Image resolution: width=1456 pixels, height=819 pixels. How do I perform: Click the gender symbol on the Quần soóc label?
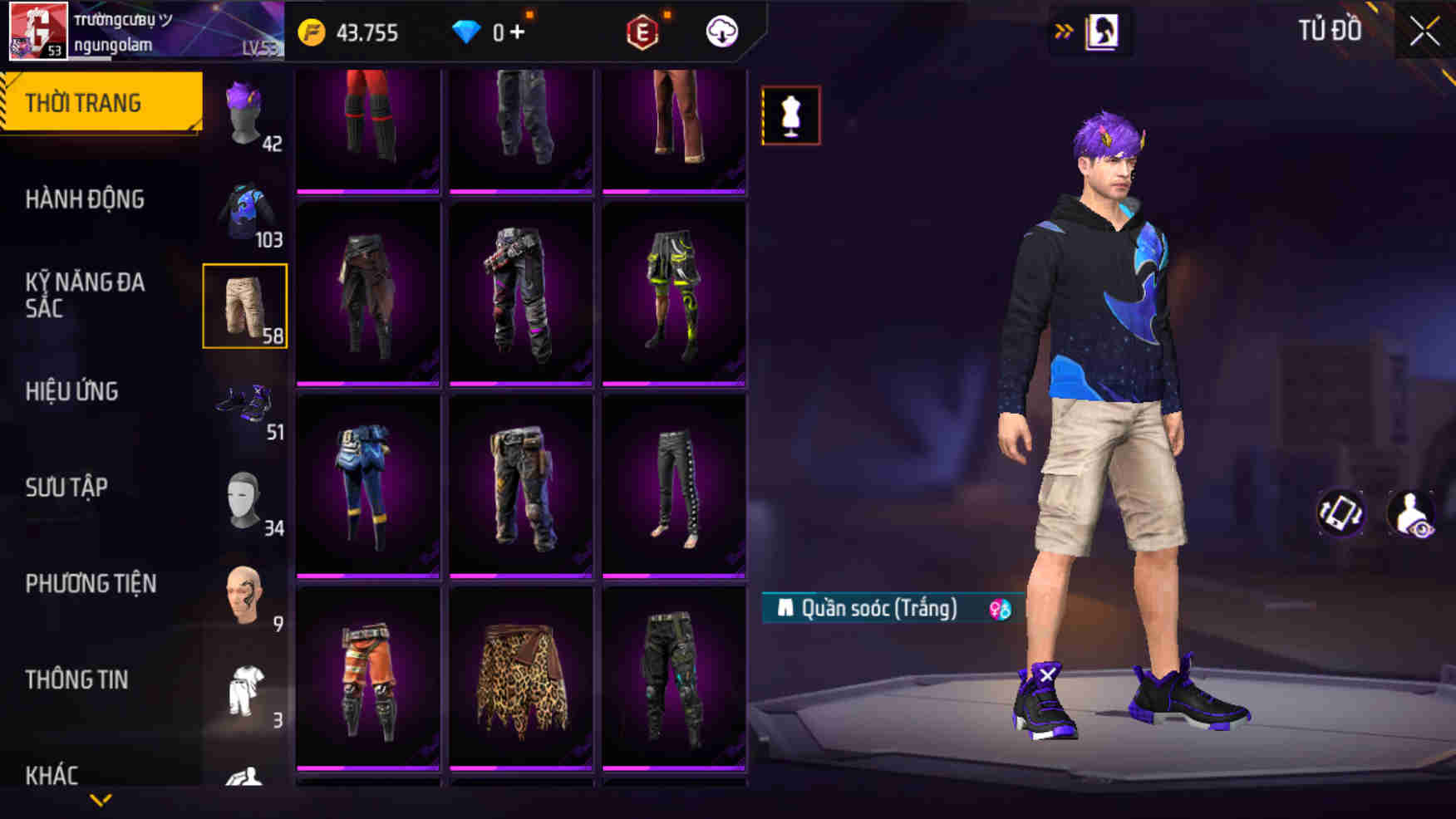999,609
